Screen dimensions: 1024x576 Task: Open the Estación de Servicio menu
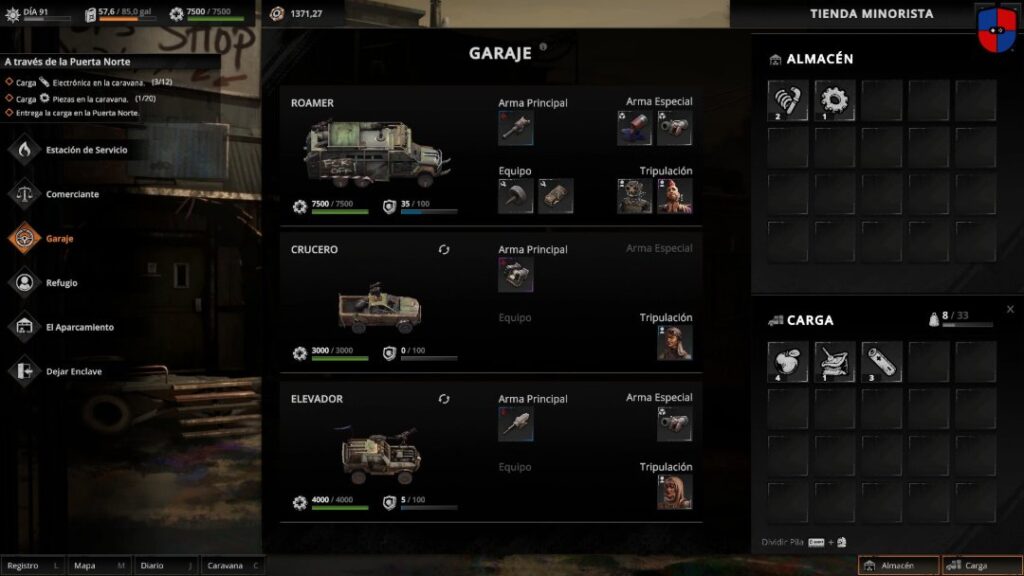[x=85, y=150]
